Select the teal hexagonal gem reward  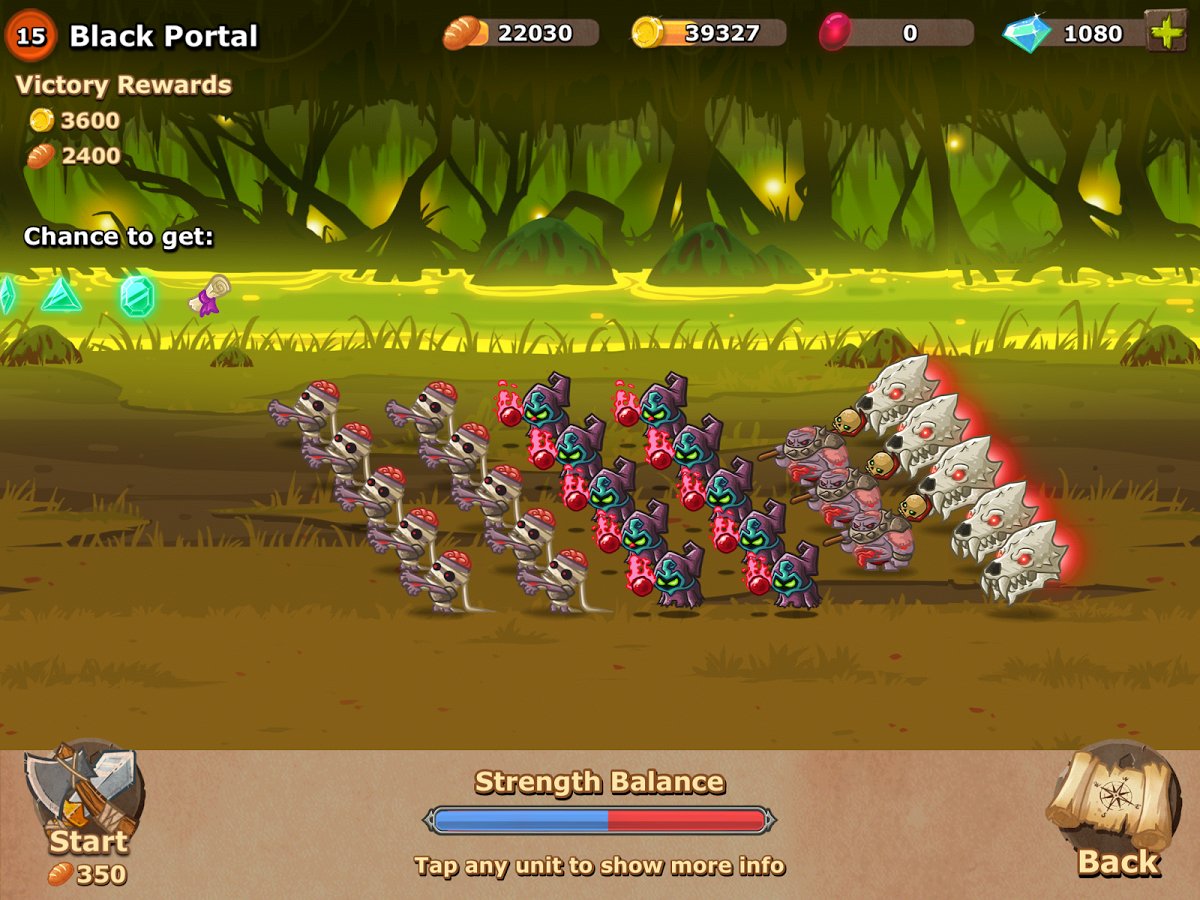pyautogui.click(x=137, y=296)
